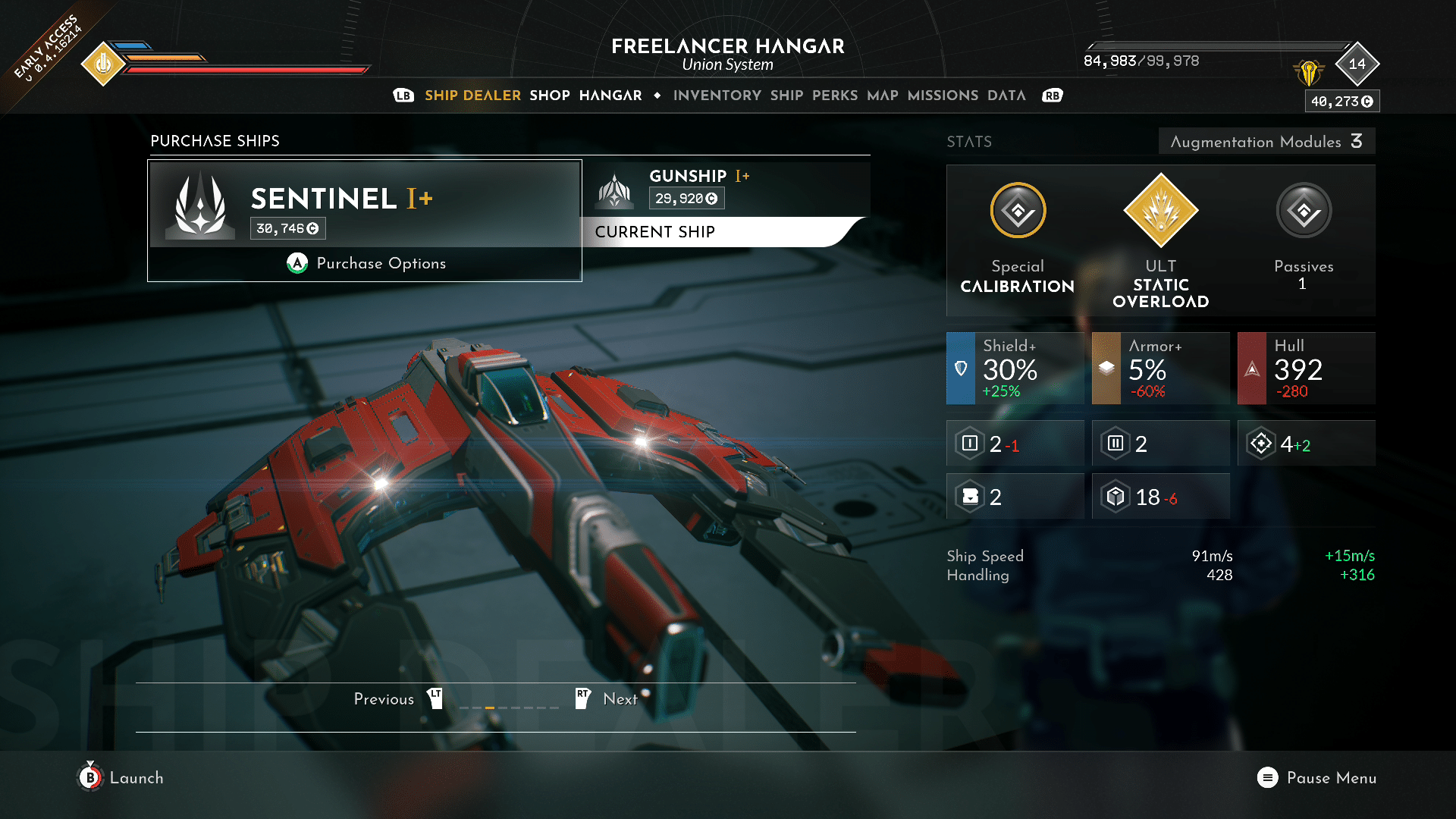This screenshot has width=1456, height=819.
Task: Open the Augmentation Modules panel
Action: 1266,141
